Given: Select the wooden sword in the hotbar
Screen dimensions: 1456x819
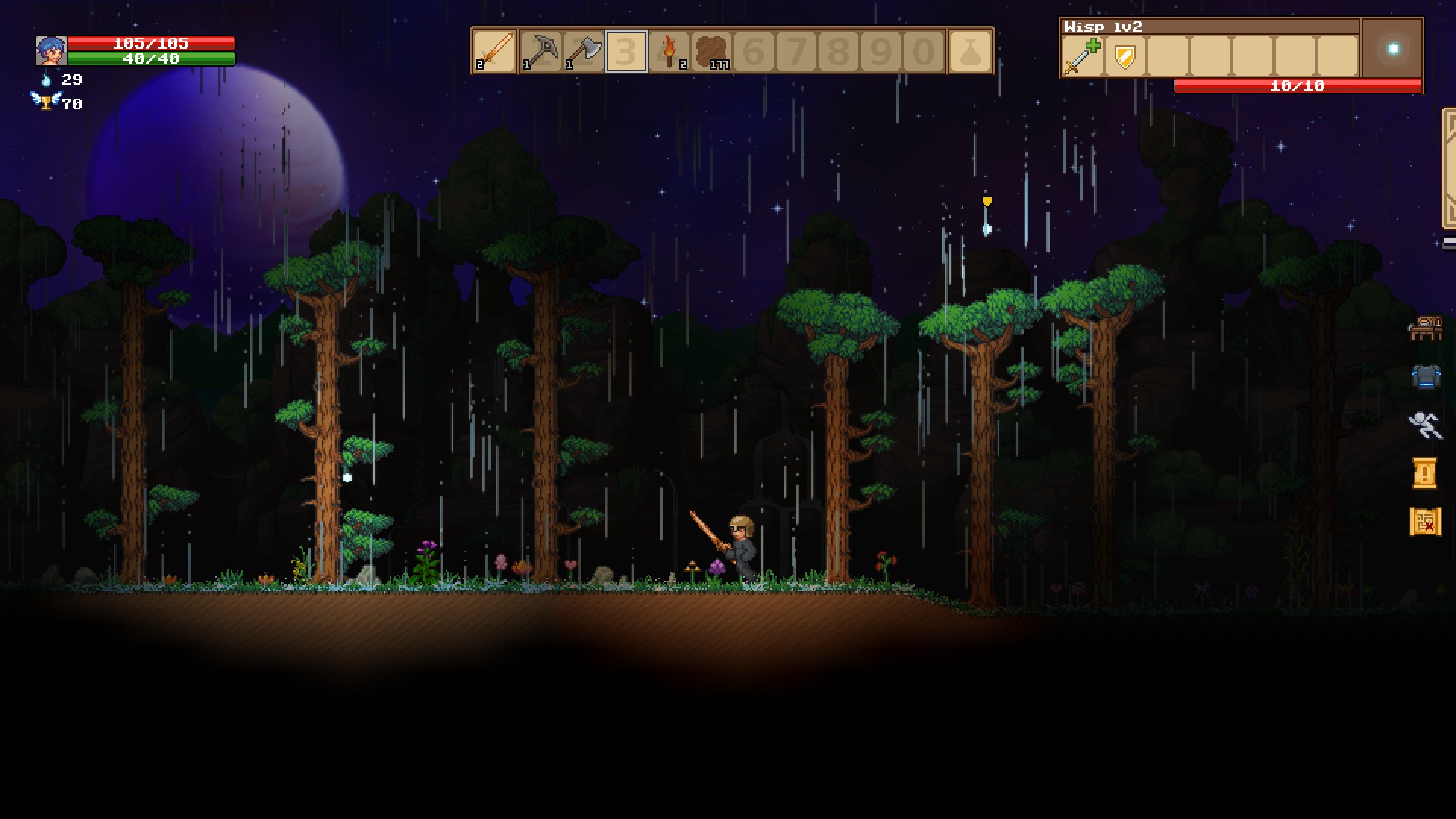Looking at the screenshot, I should 494,52.
